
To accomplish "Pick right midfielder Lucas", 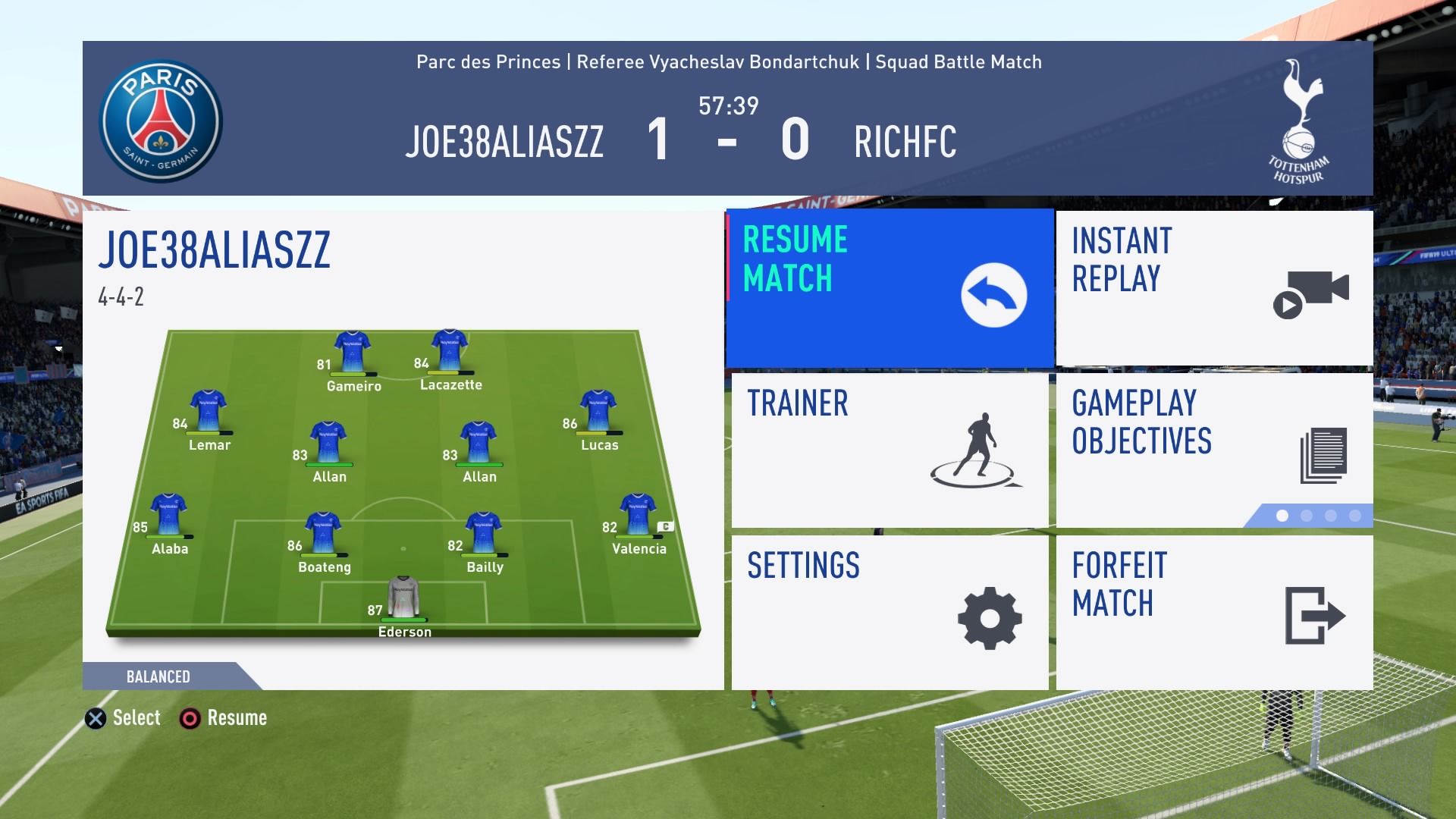I will (x=598, y=412).
